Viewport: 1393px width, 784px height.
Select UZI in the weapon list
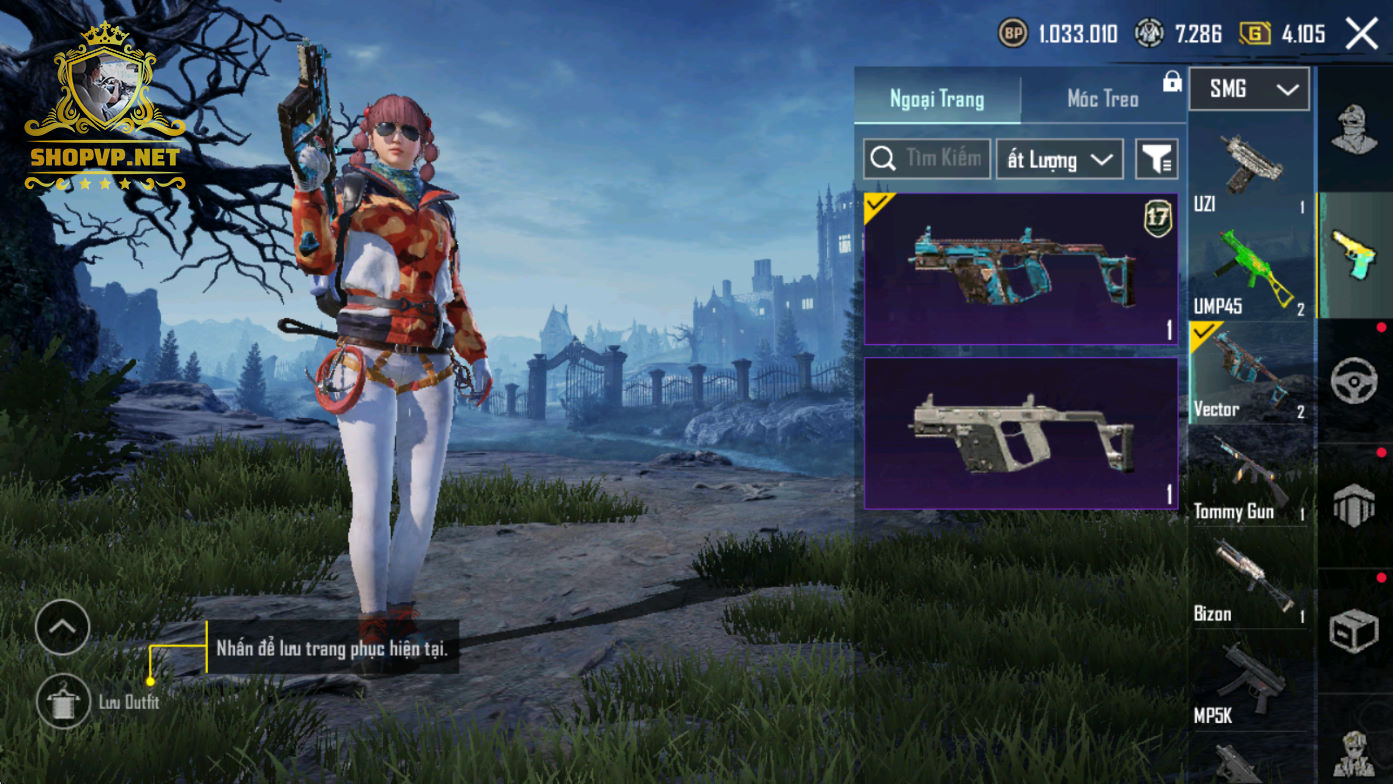coord(1249,170)
